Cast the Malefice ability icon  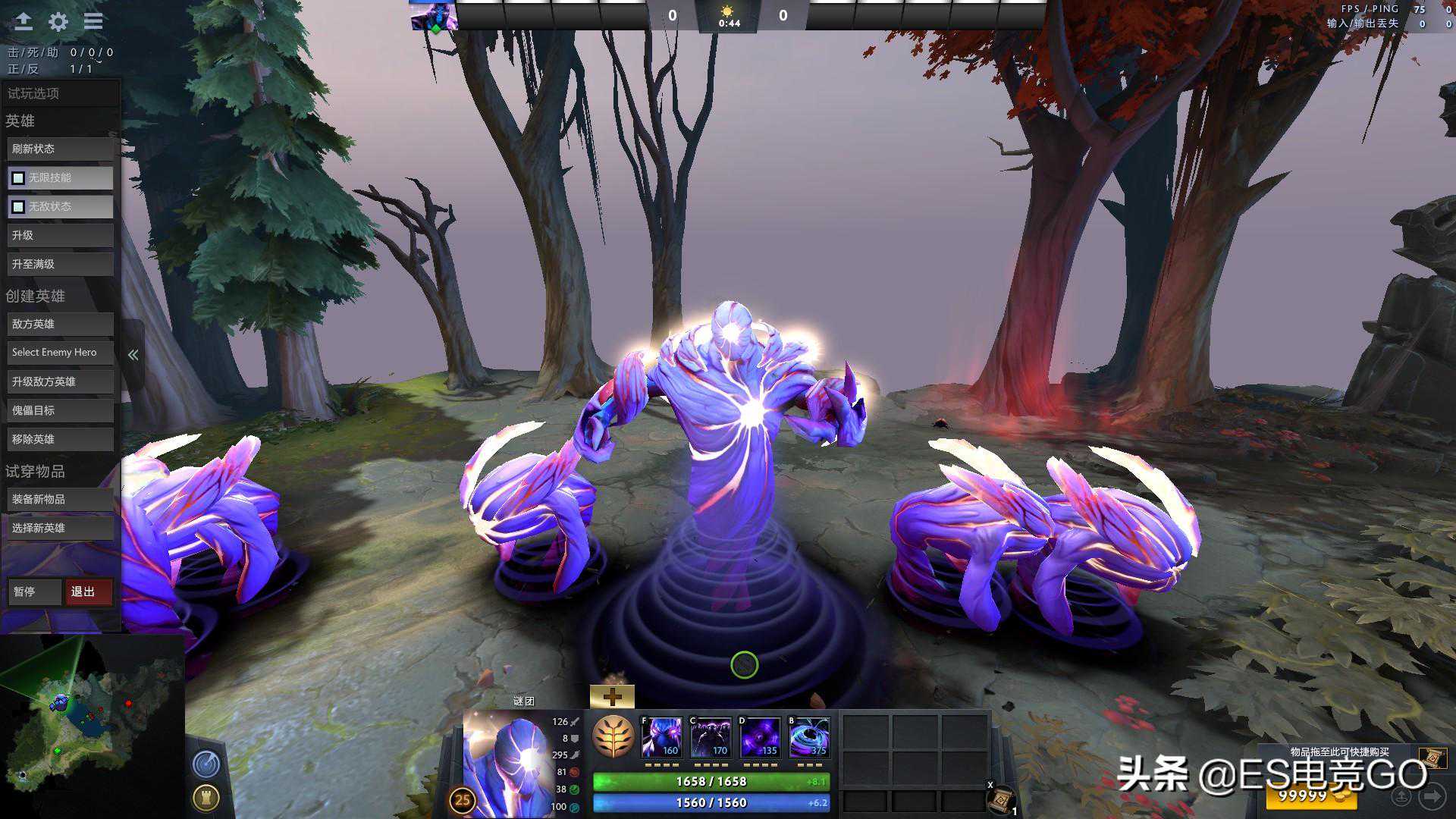[662, 737]
